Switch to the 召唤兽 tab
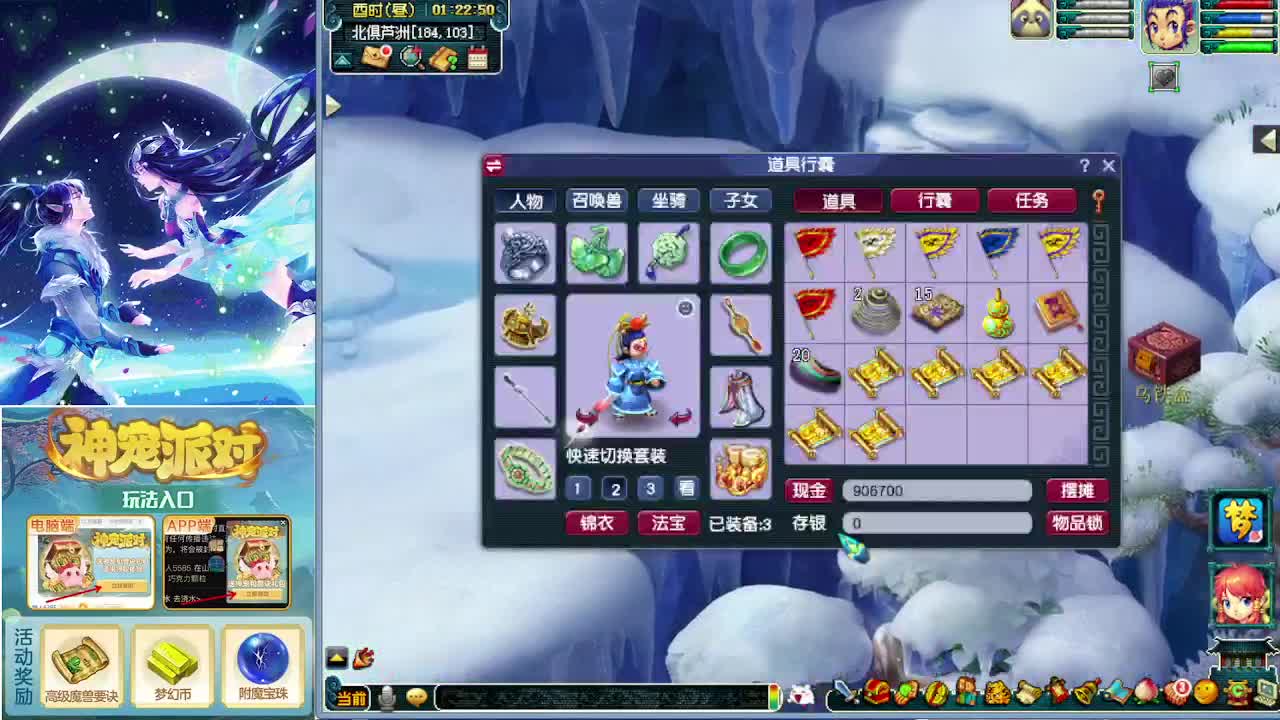The height and width of the screenshot is (720, 1280). tap(597, 201)
